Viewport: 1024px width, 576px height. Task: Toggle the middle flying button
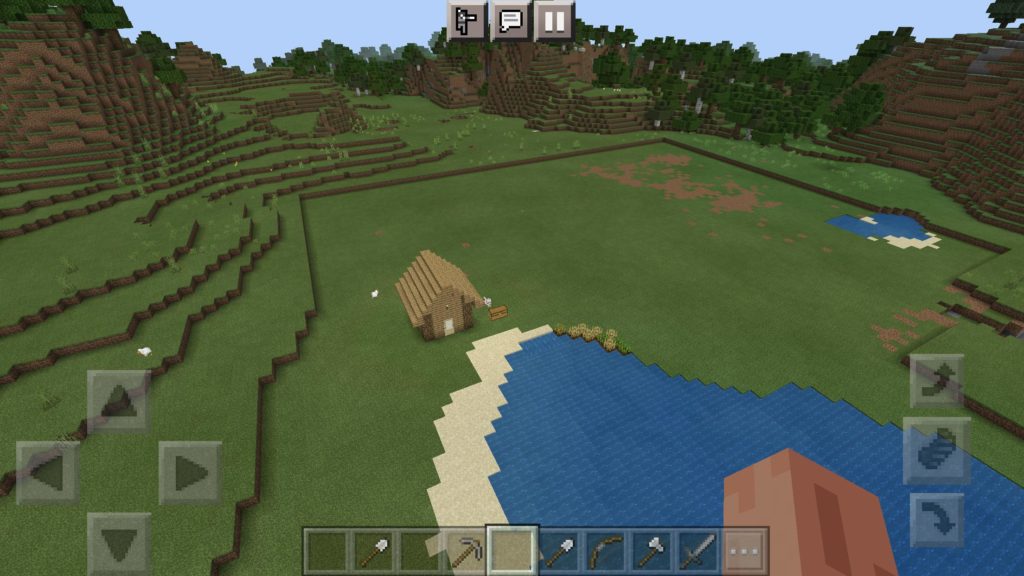(937, 450)
